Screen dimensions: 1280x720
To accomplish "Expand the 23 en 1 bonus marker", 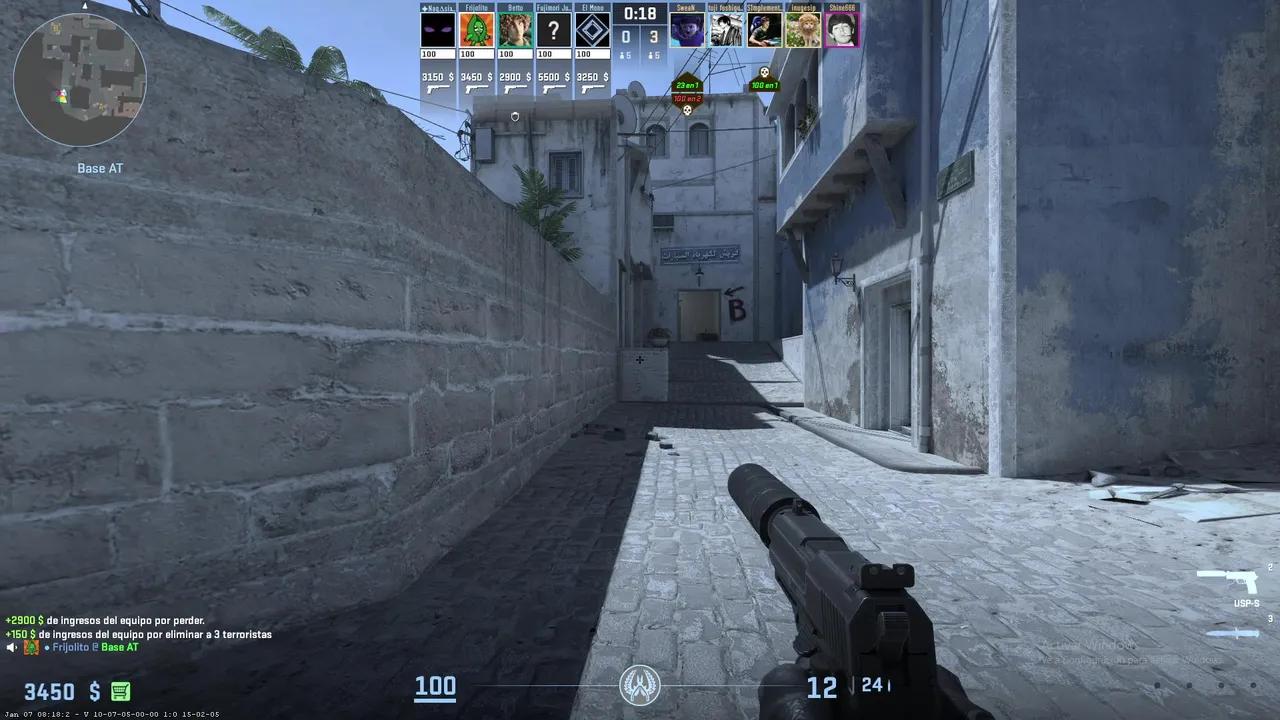I will click(x=686, y=86).
